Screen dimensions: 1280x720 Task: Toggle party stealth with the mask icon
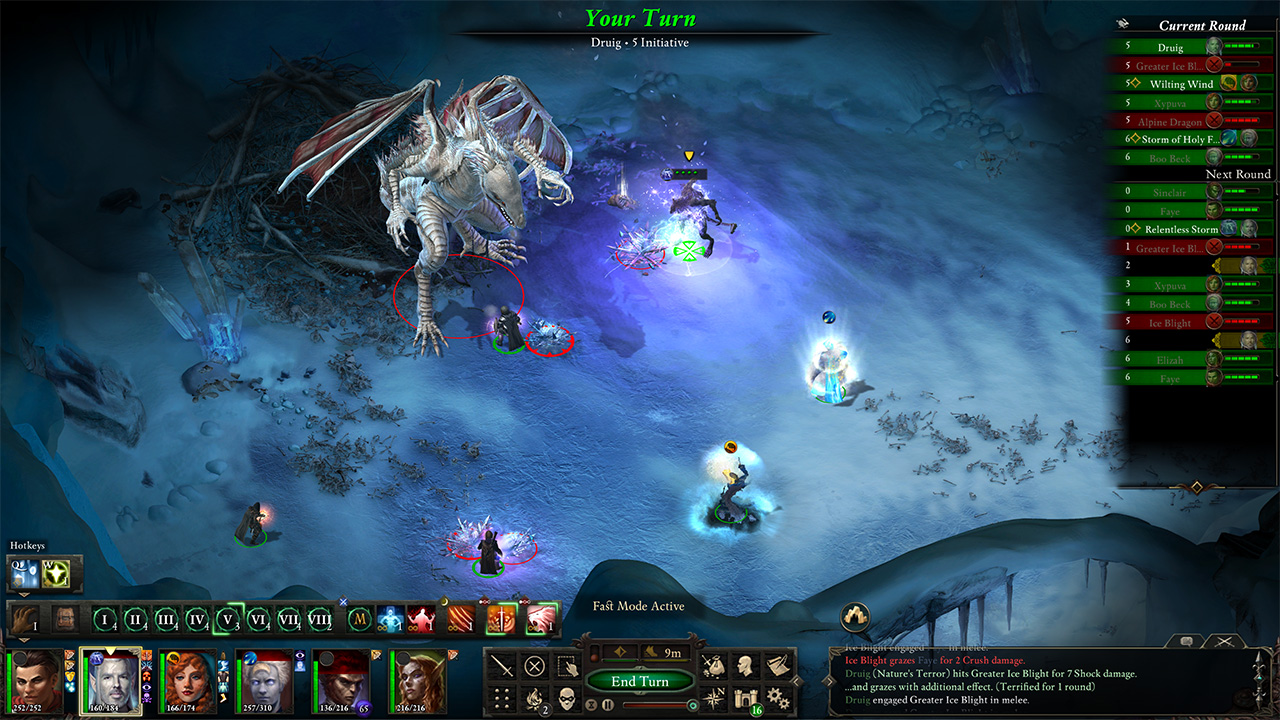coord(568,698)
